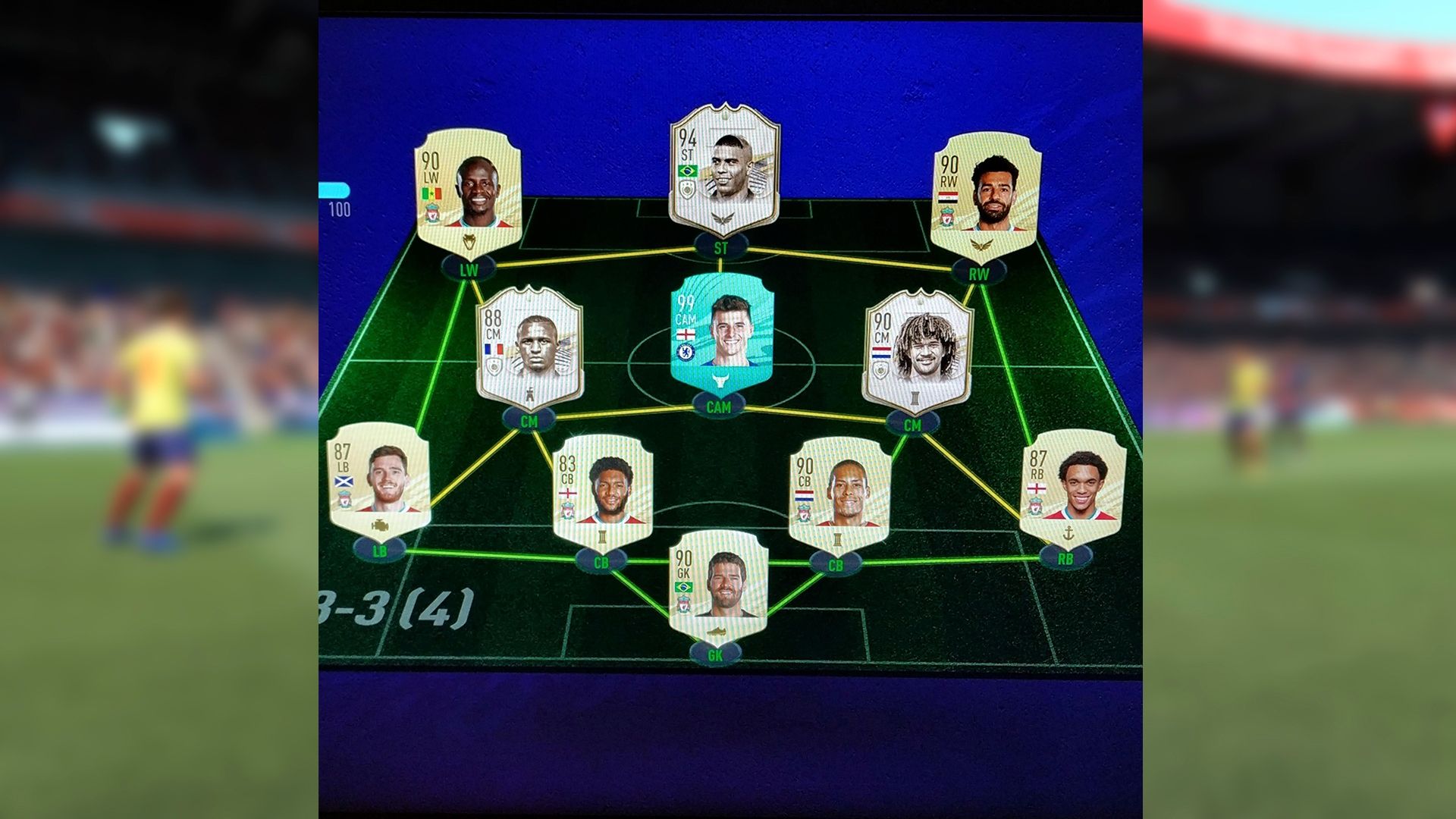Click the GK position label below Alisson
The height and width of the screenshot is (819, 1456).
(716, 654)
